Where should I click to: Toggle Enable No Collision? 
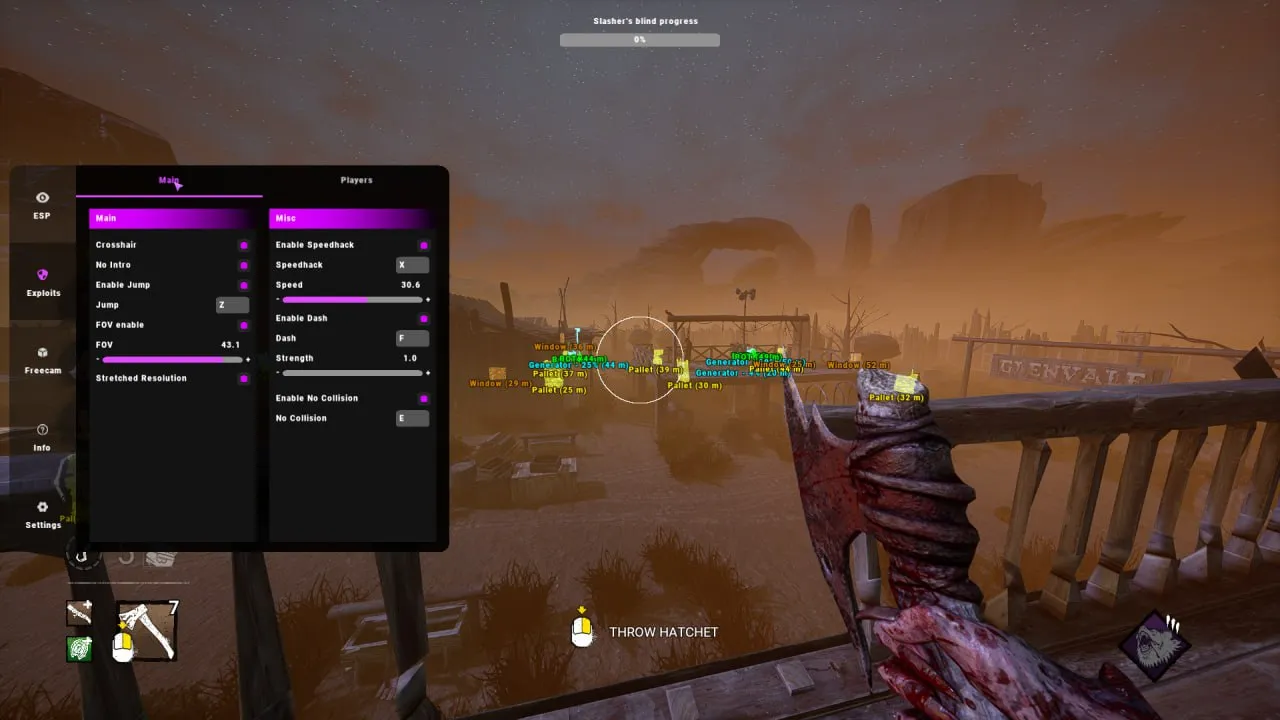click(423, 398)
